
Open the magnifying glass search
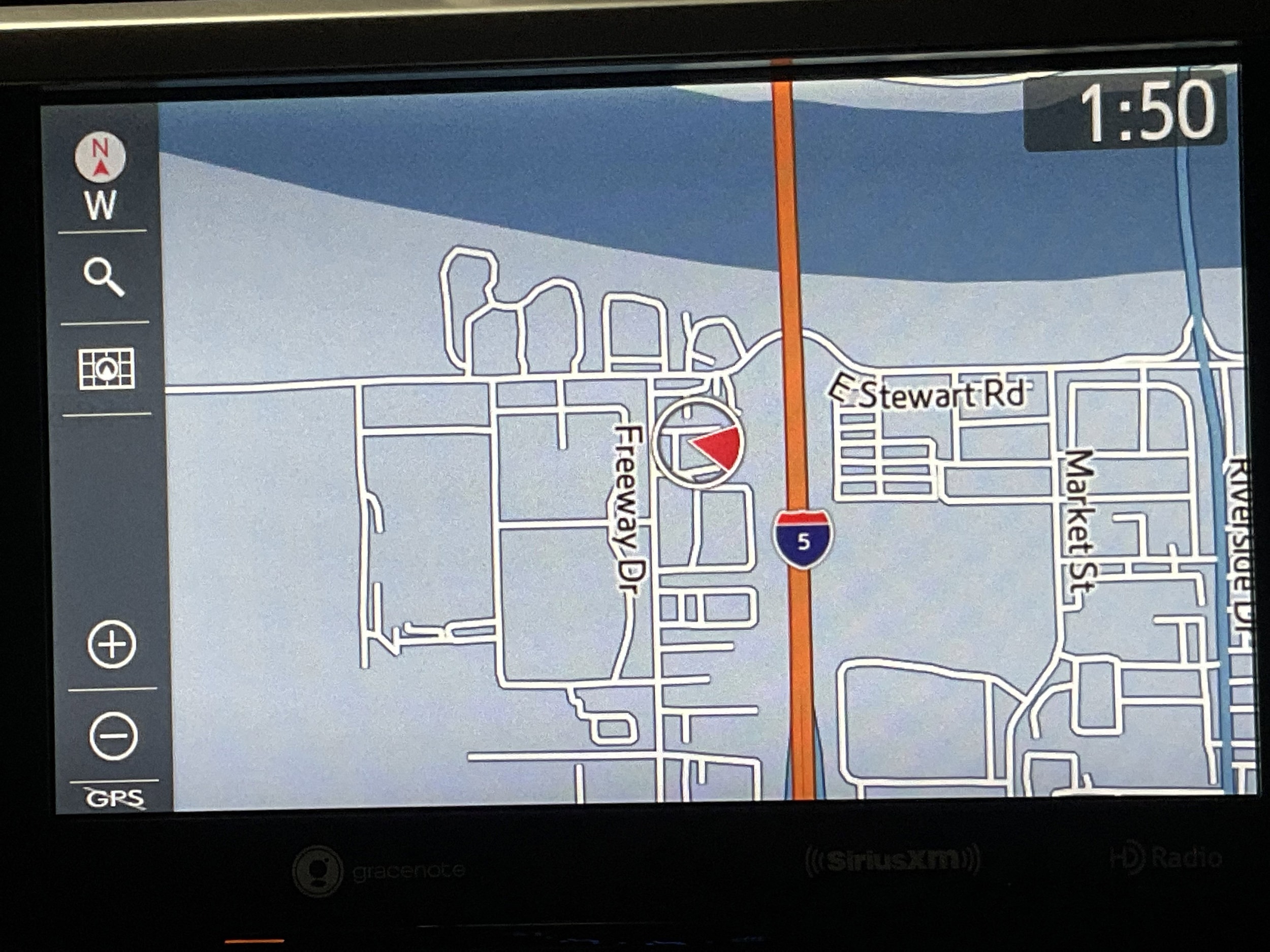click(103, 277)
